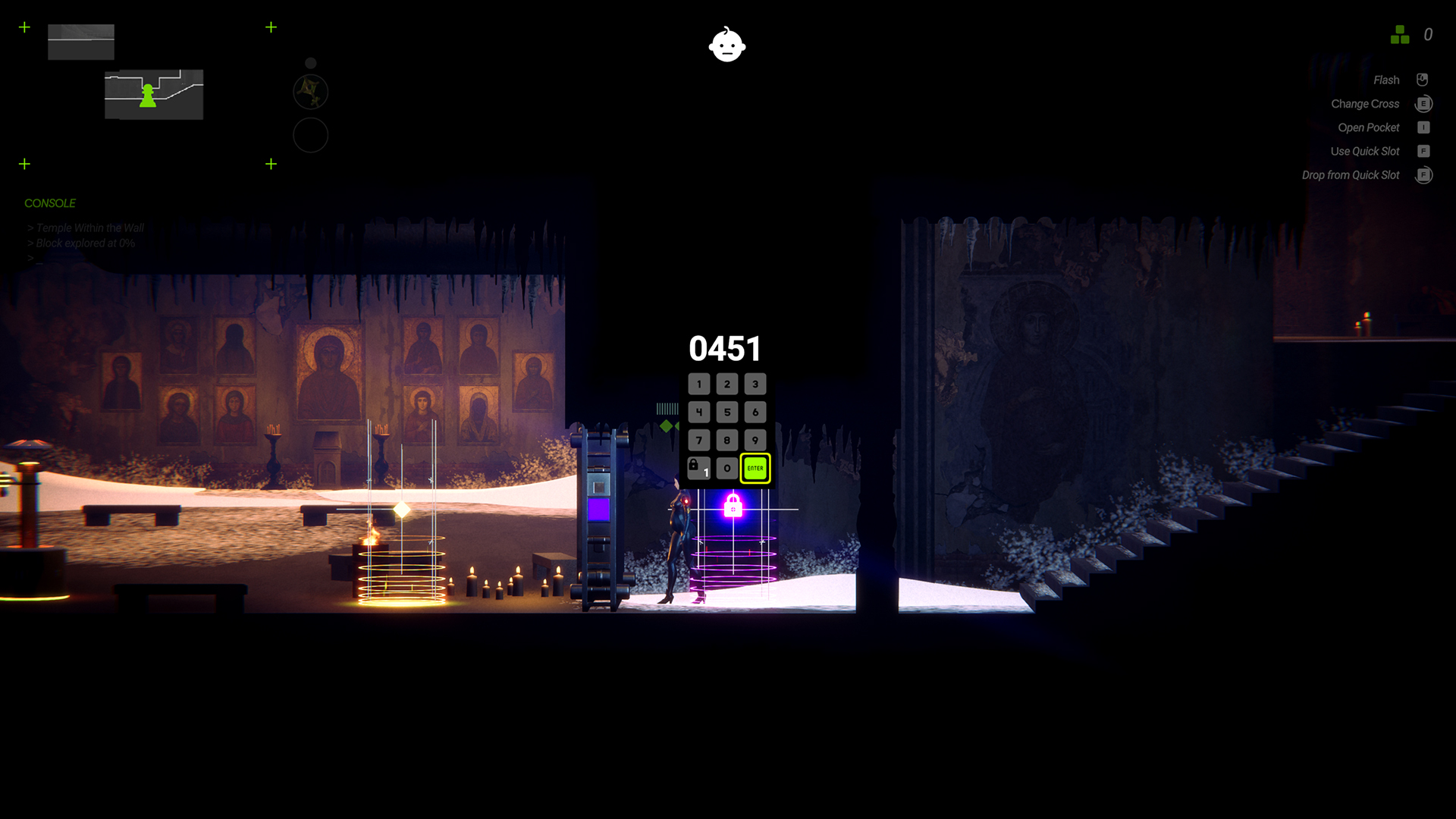This screenshot has height=819, width=1456.
Task: Select the number 3 key
Action: click(x=755, y=384)
